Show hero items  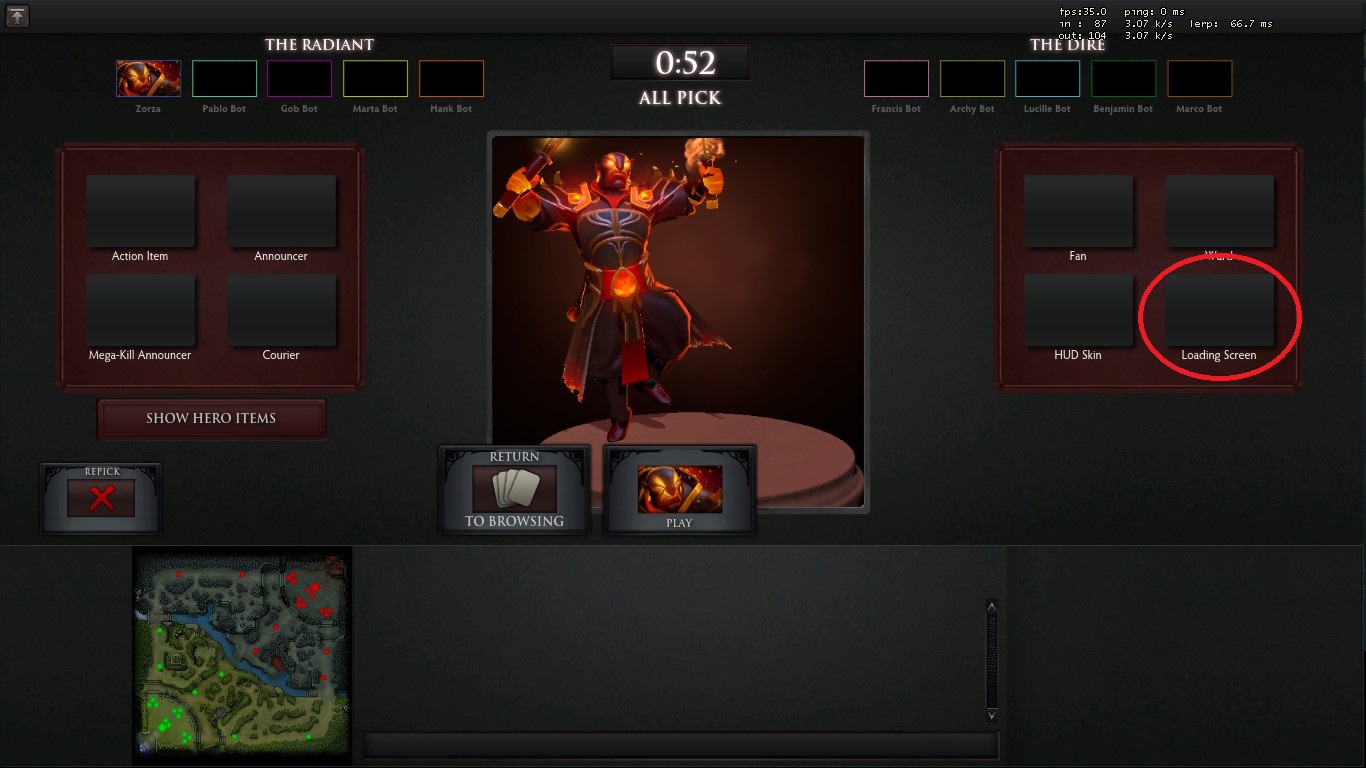[211, 418]
